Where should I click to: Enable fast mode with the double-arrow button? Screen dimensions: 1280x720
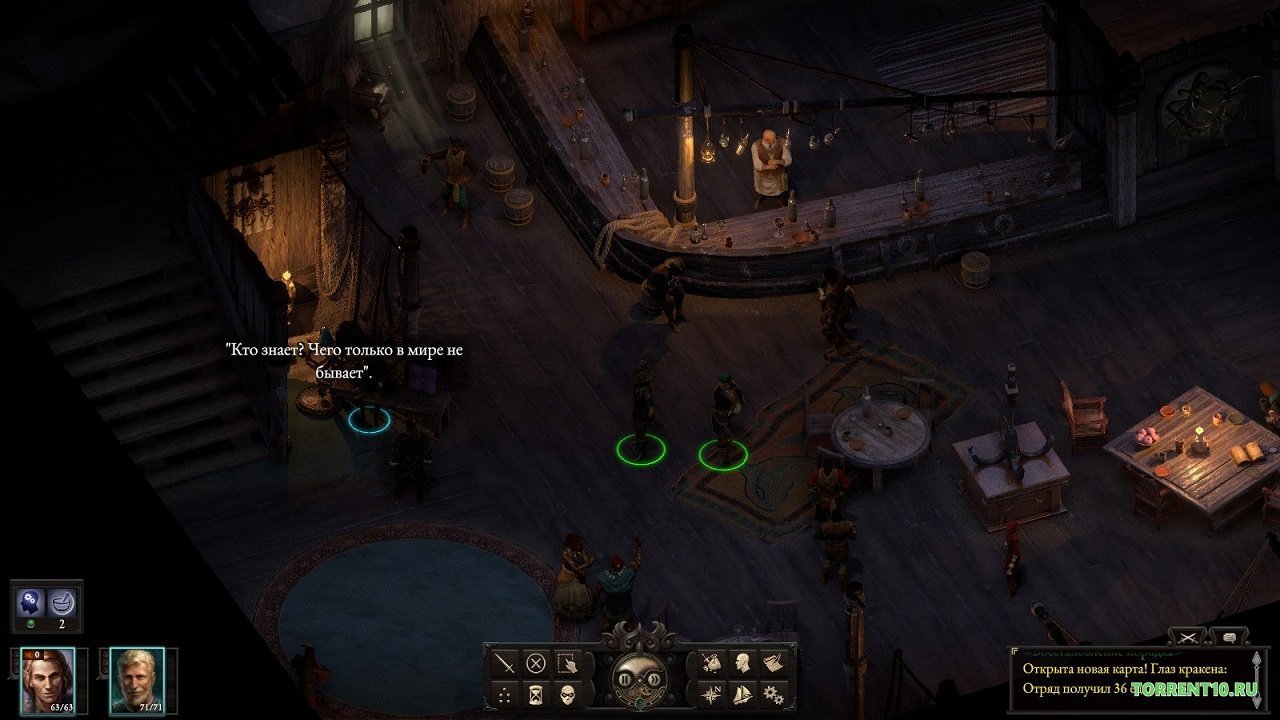[x=656, y=679]
